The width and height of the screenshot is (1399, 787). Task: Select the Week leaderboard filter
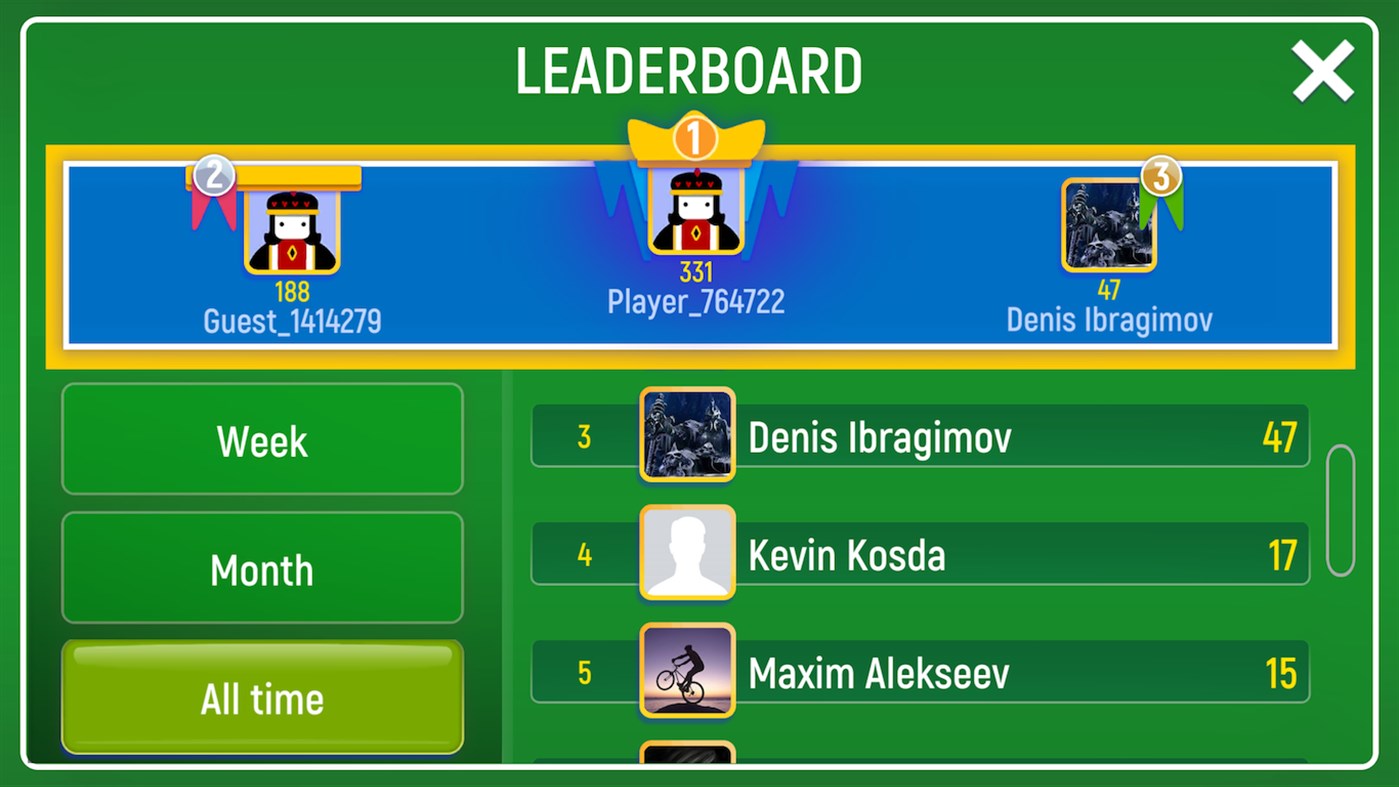tap(261, 438)
